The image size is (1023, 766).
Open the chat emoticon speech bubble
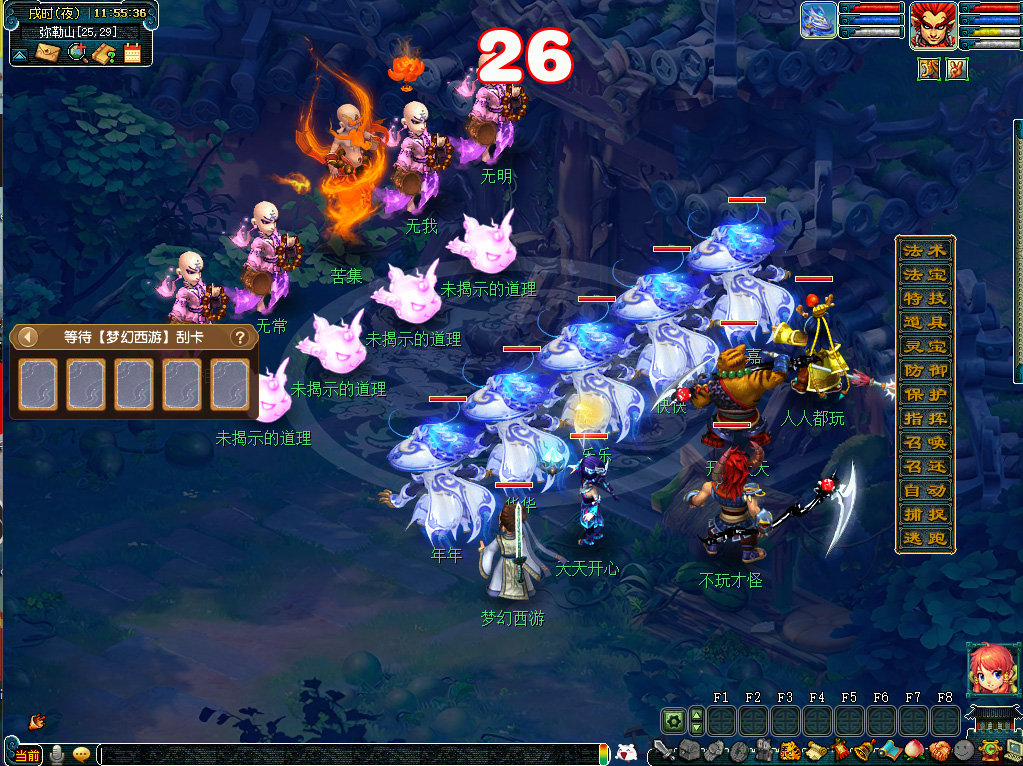click(x=81, y=755)
